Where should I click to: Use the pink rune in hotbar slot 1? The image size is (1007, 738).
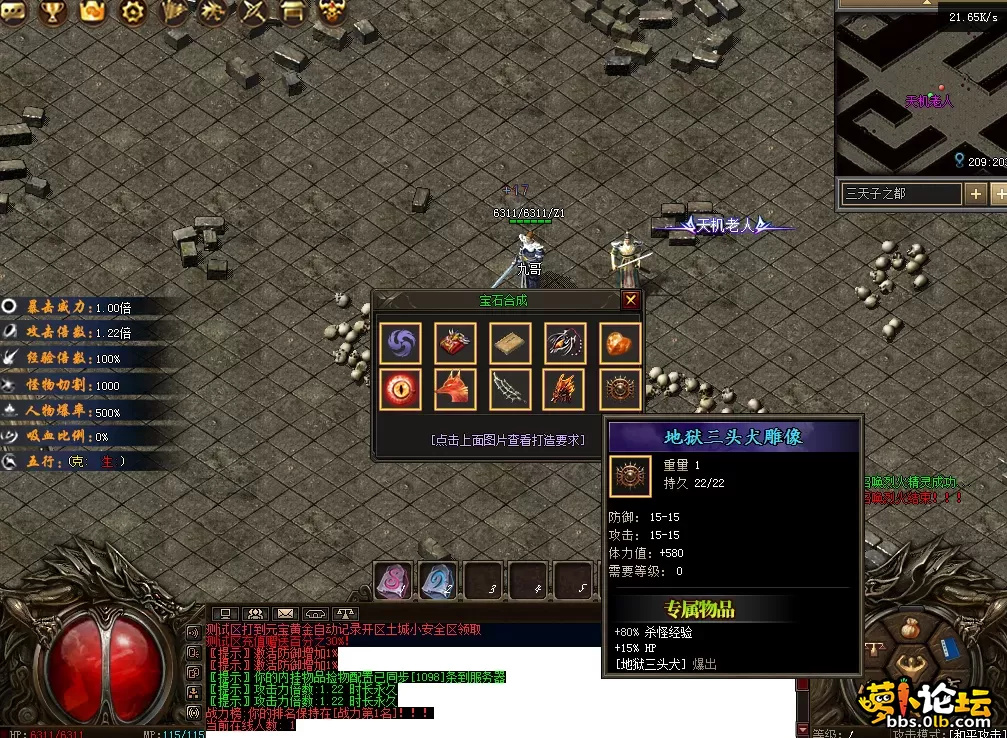pyautogui.click(x=393, y=581)
